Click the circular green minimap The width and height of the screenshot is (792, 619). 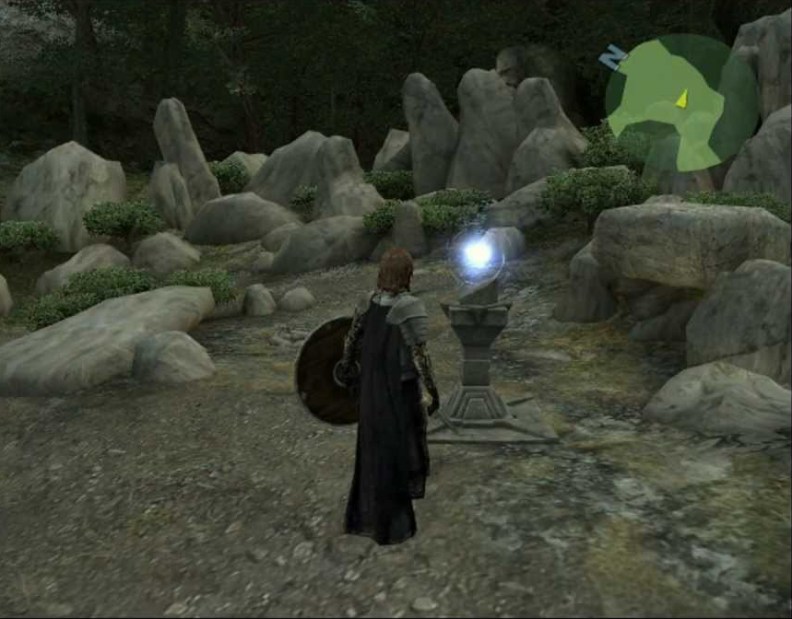[x=680, y=102]
